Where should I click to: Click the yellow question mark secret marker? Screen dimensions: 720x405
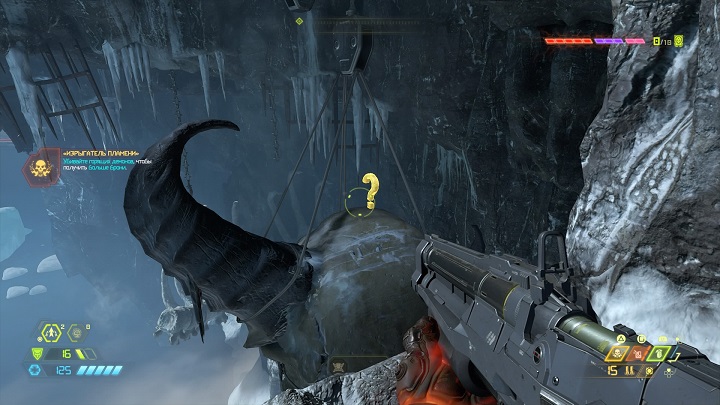point(370,190)
